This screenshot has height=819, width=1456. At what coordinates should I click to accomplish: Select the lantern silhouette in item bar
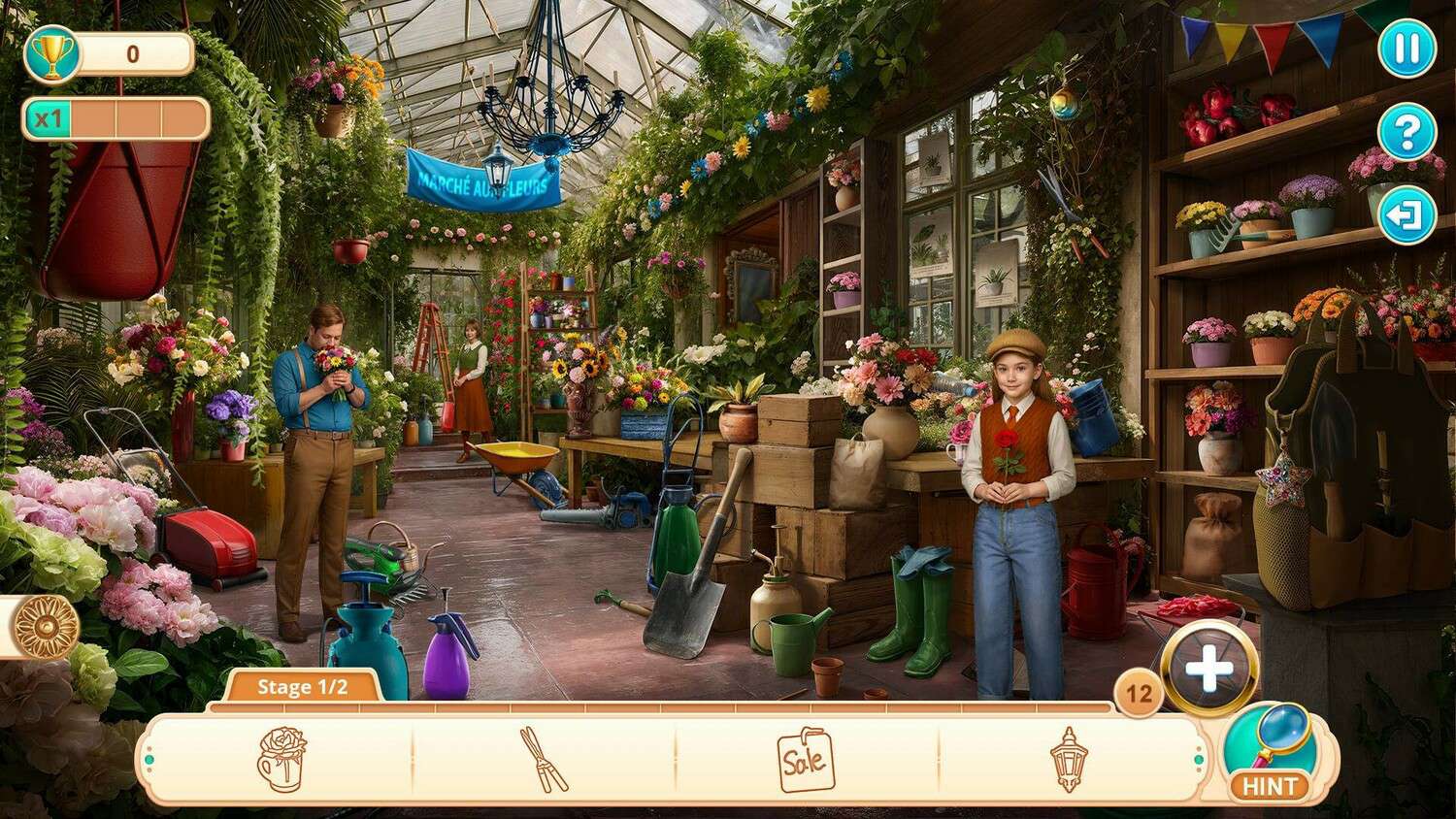1069,759
